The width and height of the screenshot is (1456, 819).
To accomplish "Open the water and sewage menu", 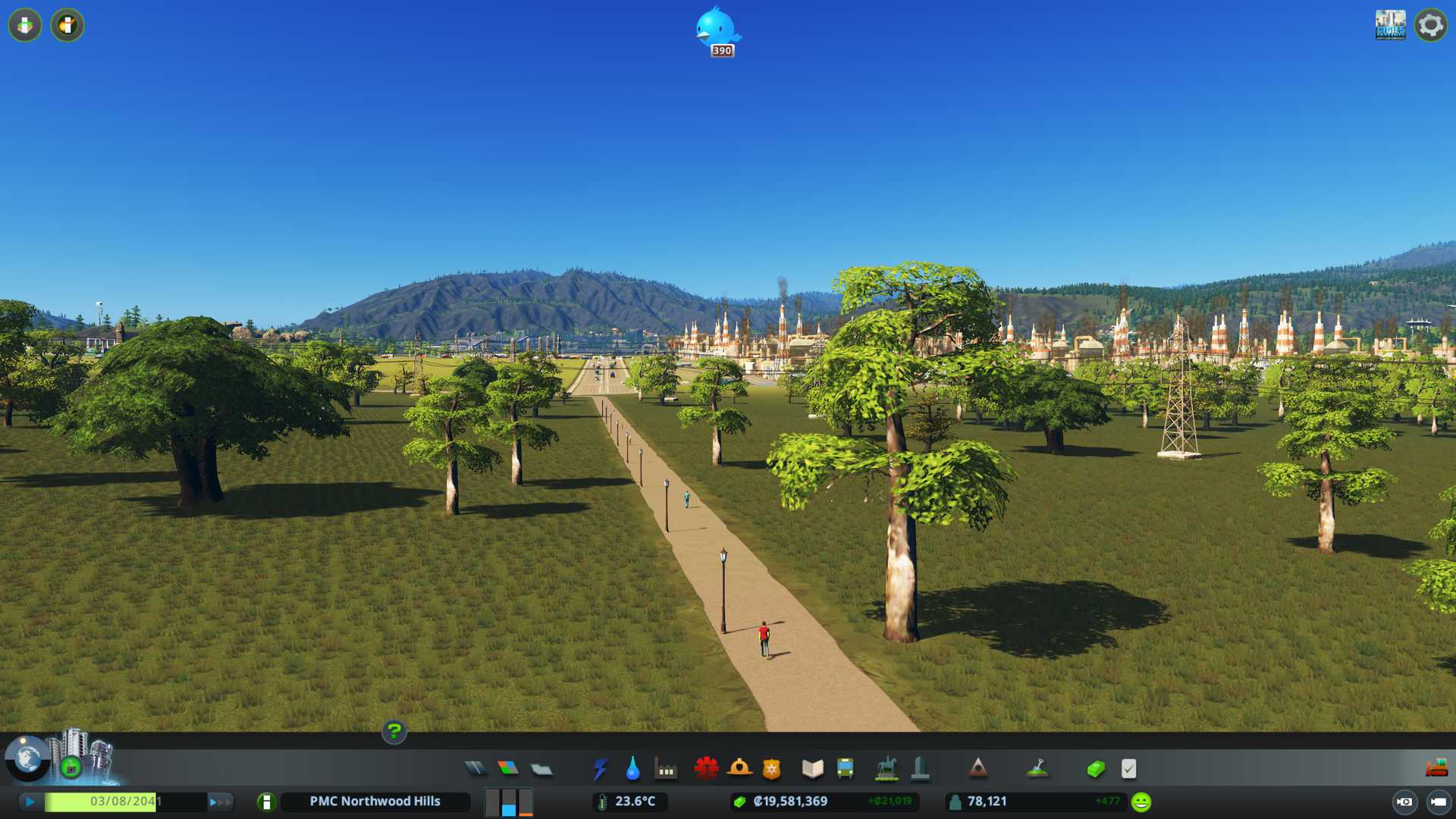I will 632,769.
